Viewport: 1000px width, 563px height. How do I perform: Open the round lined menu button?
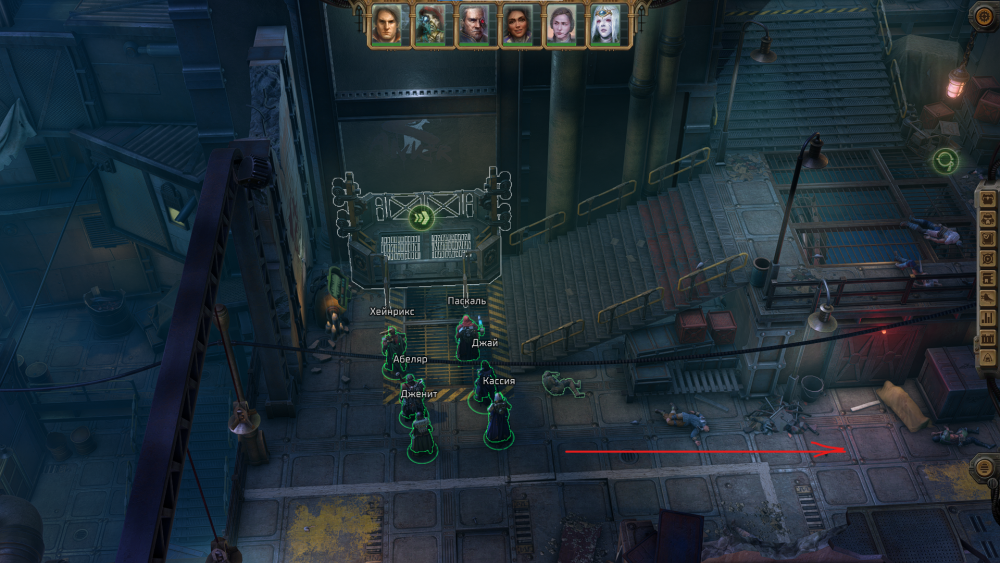986,467
